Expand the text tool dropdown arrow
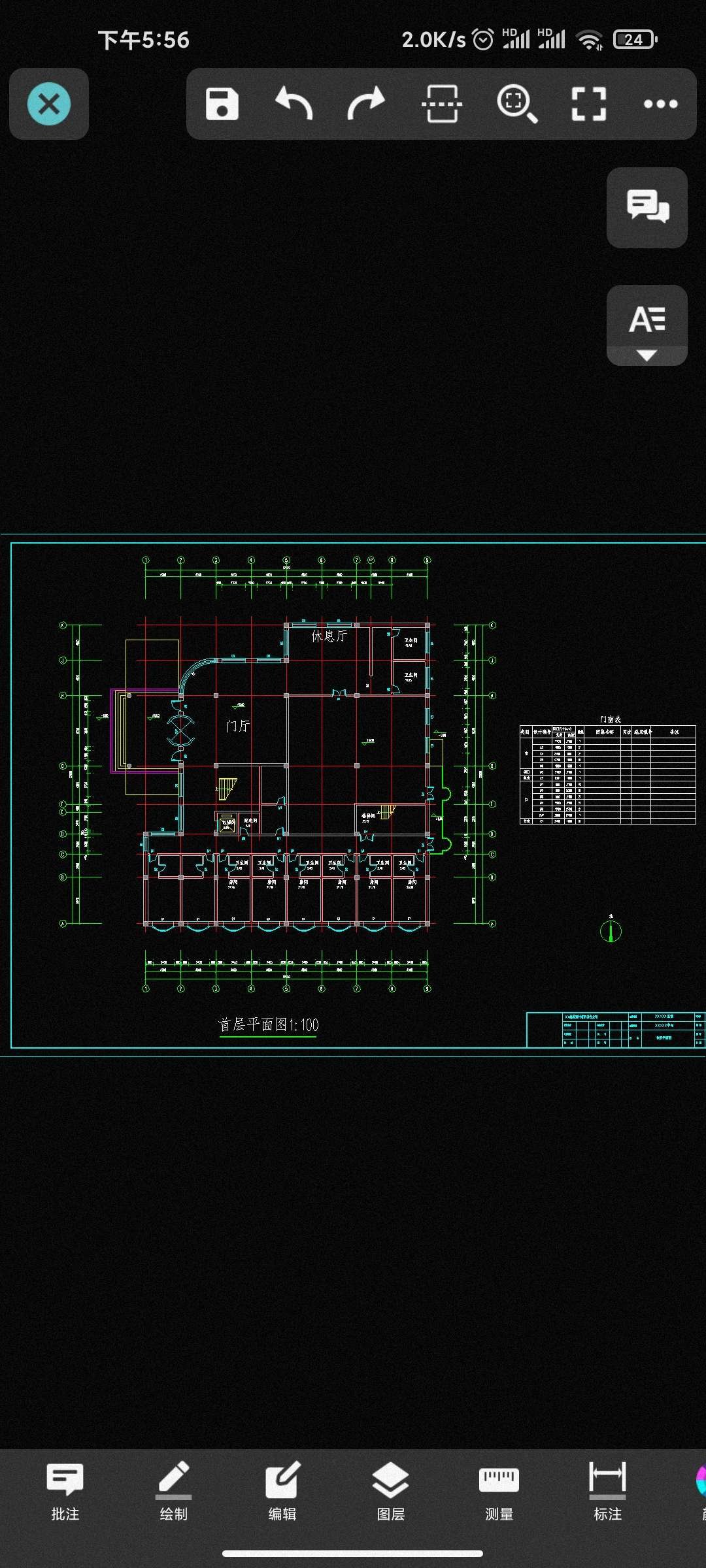Image resolution: width=706 pixels, height=1568 pixels. 647,356
